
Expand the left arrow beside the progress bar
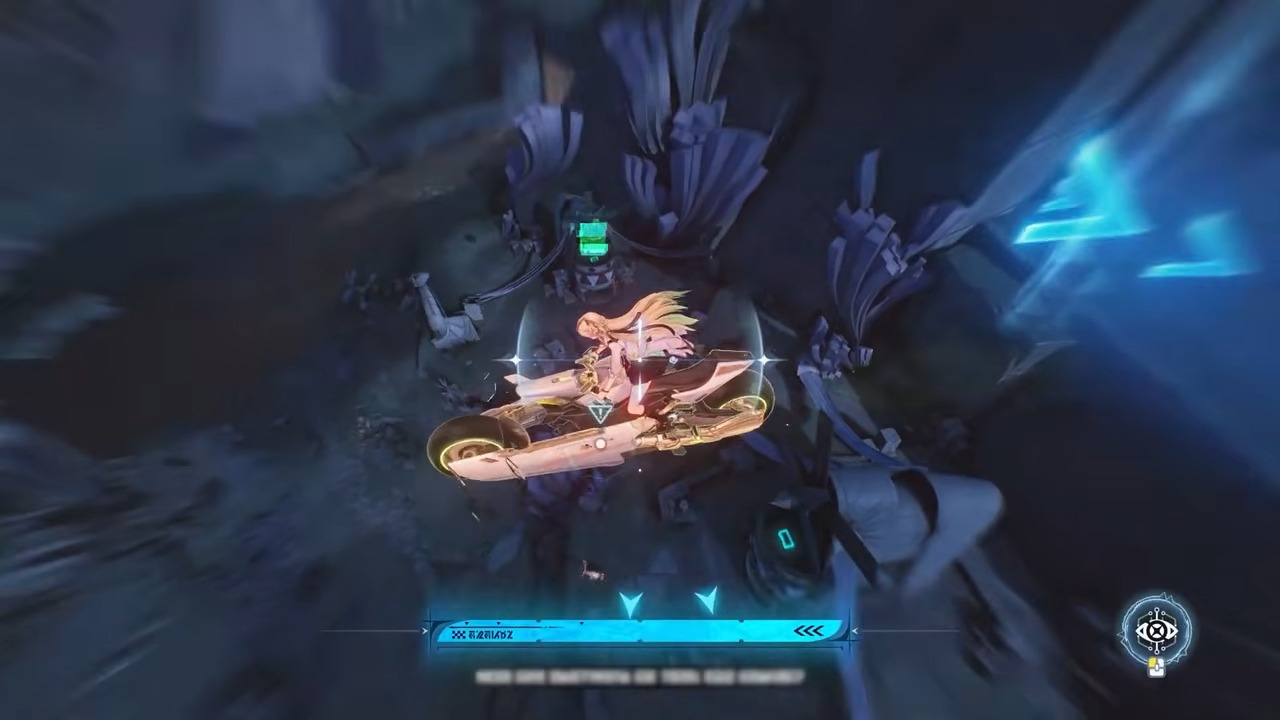[x=424, y=629]
